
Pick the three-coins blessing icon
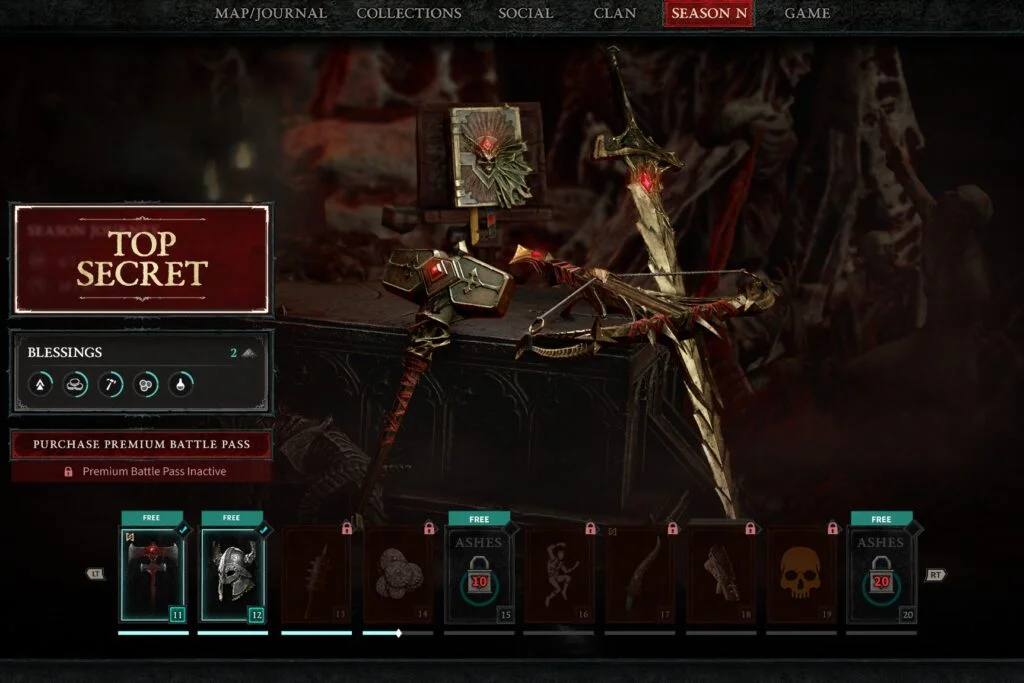tap(146, 383)
